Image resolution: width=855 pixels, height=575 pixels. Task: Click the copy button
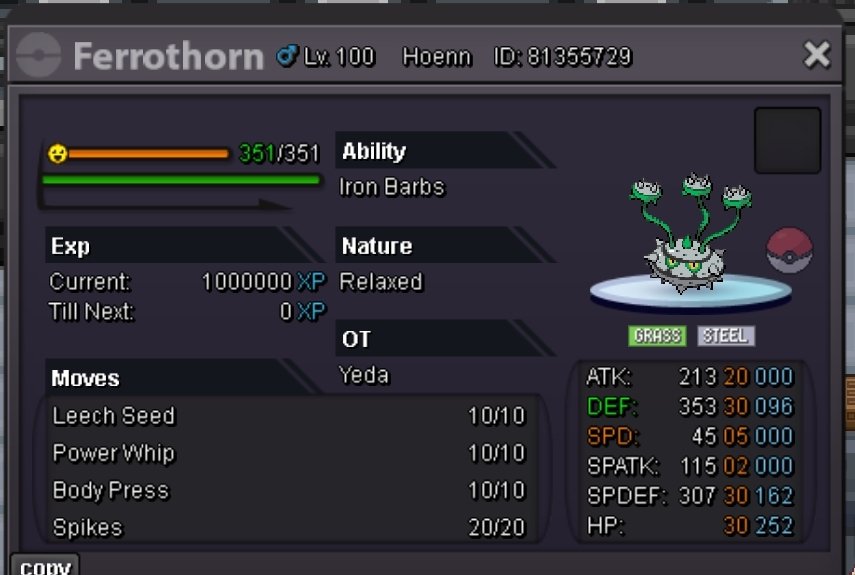point(45,566)
